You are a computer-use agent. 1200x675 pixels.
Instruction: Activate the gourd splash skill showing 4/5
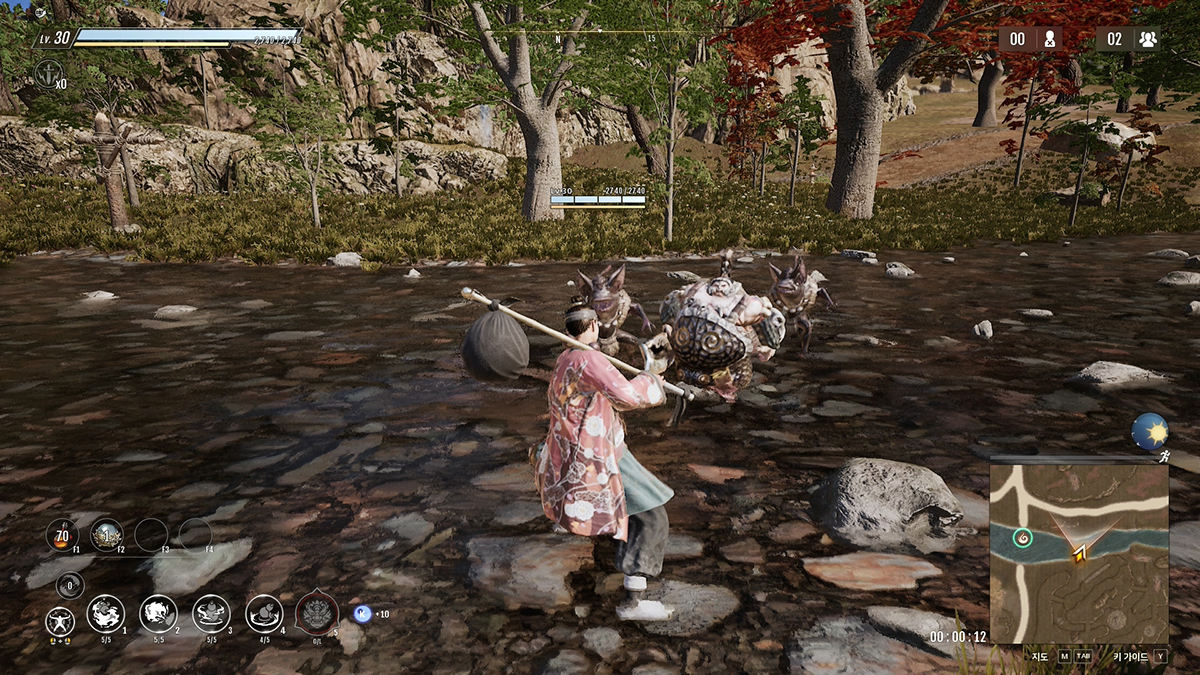tap(264, 613)
